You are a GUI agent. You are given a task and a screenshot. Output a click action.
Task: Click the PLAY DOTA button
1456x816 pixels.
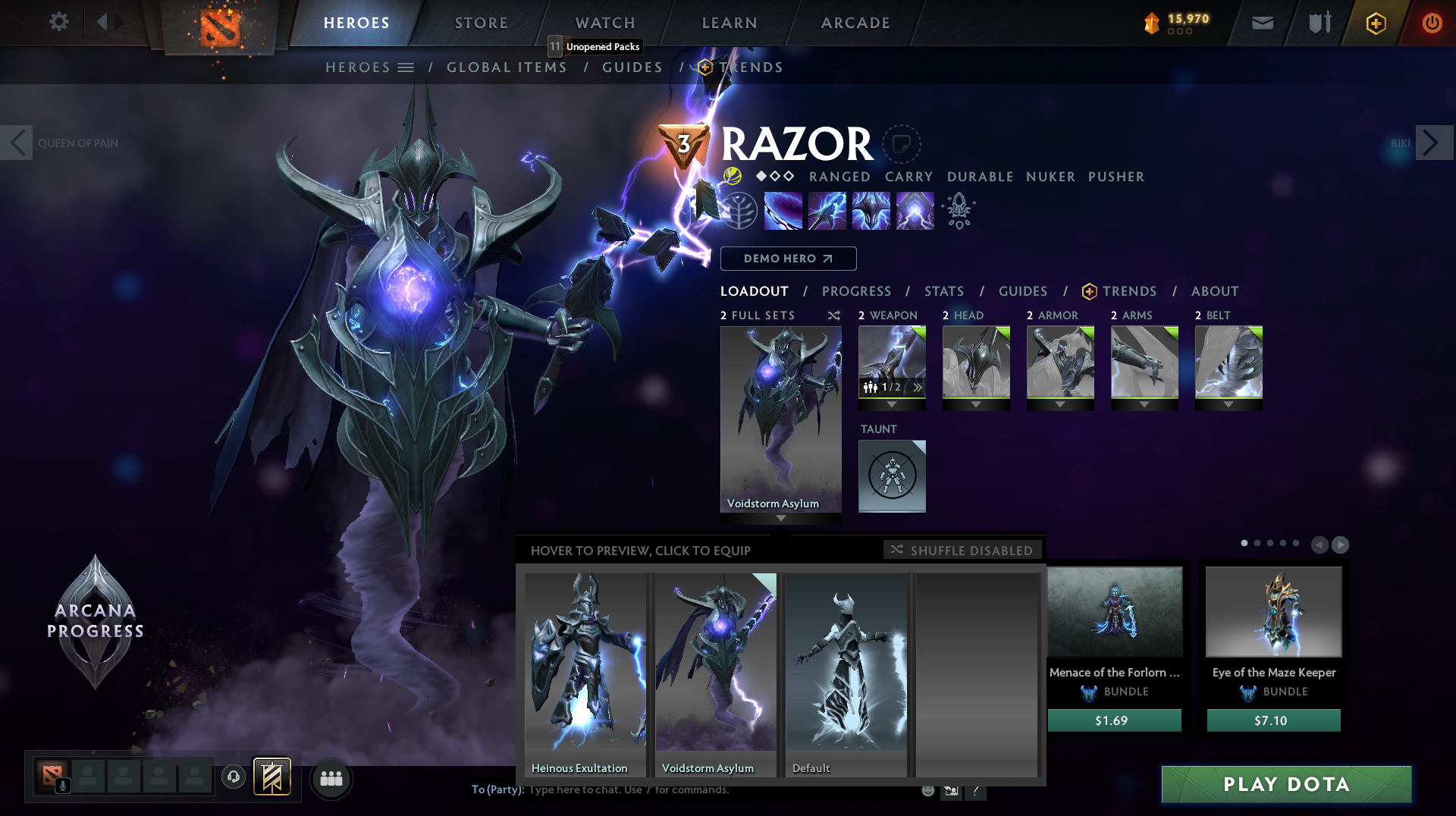tap(1286, 784)
